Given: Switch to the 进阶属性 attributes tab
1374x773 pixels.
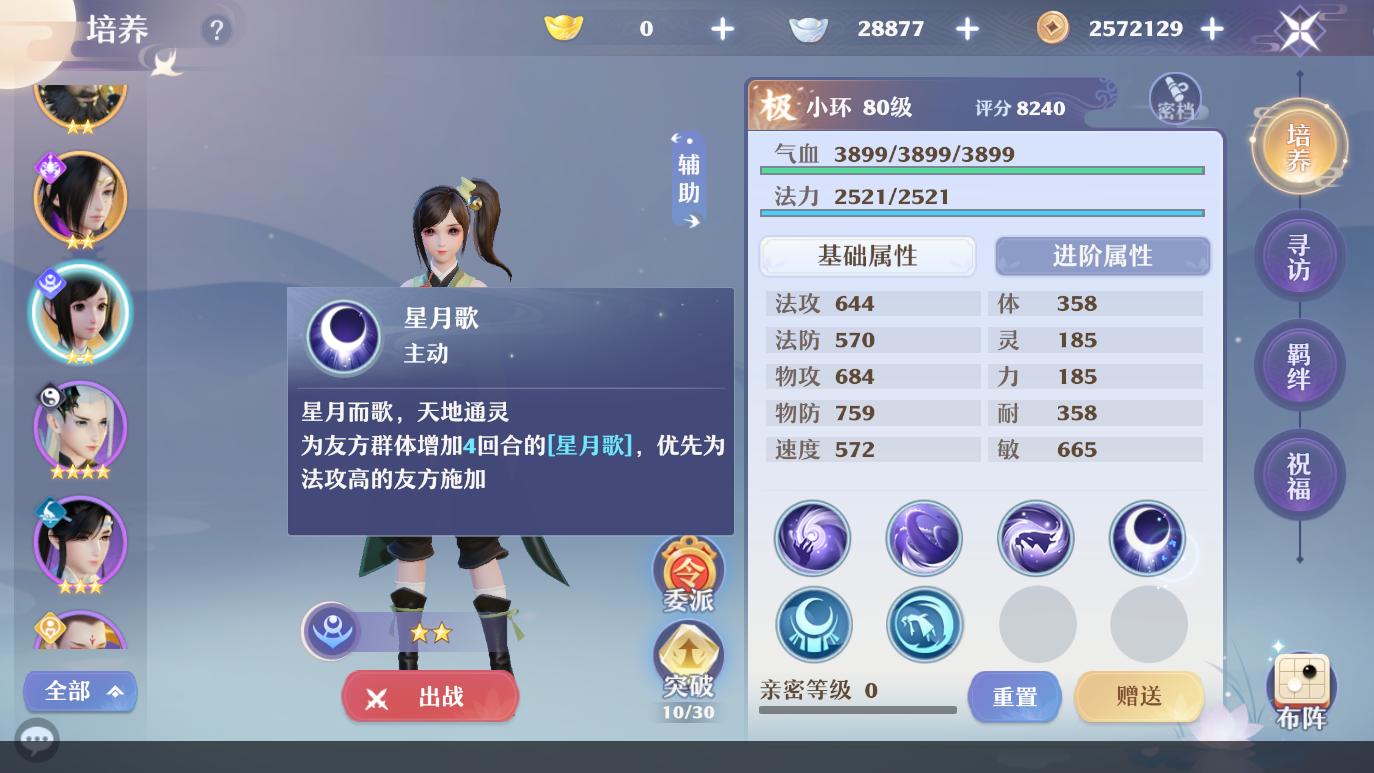Looking at the screenshot, I should tap(1102, 256).
